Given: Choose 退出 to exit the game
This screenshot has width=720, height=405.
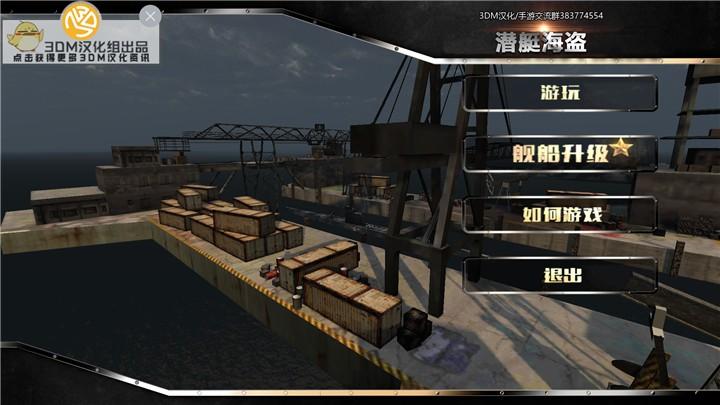Looking at the screenshot, I should [560, 275].
